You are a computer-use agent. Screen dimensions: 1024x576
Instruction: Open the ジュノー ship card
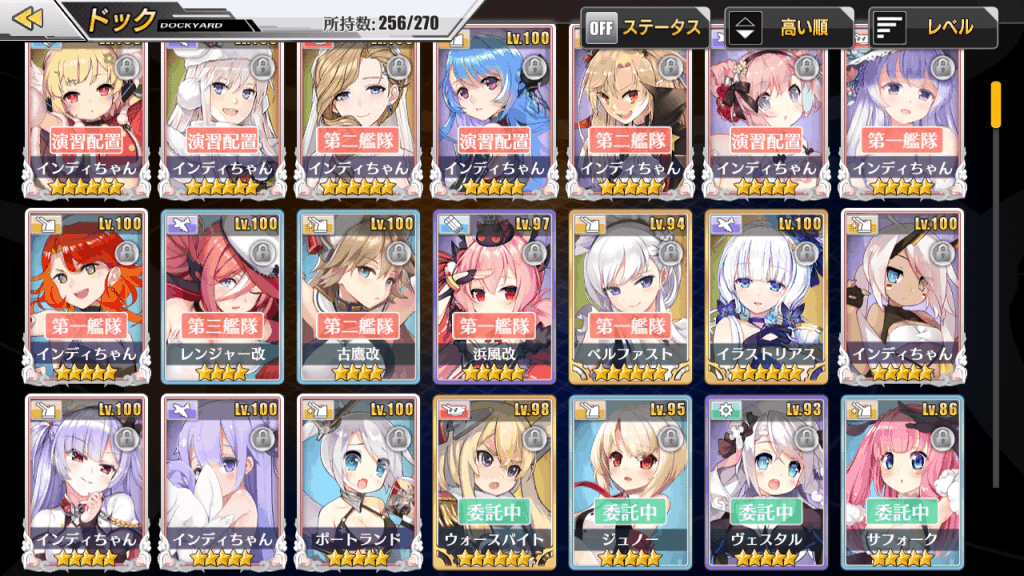pos(630,480)
